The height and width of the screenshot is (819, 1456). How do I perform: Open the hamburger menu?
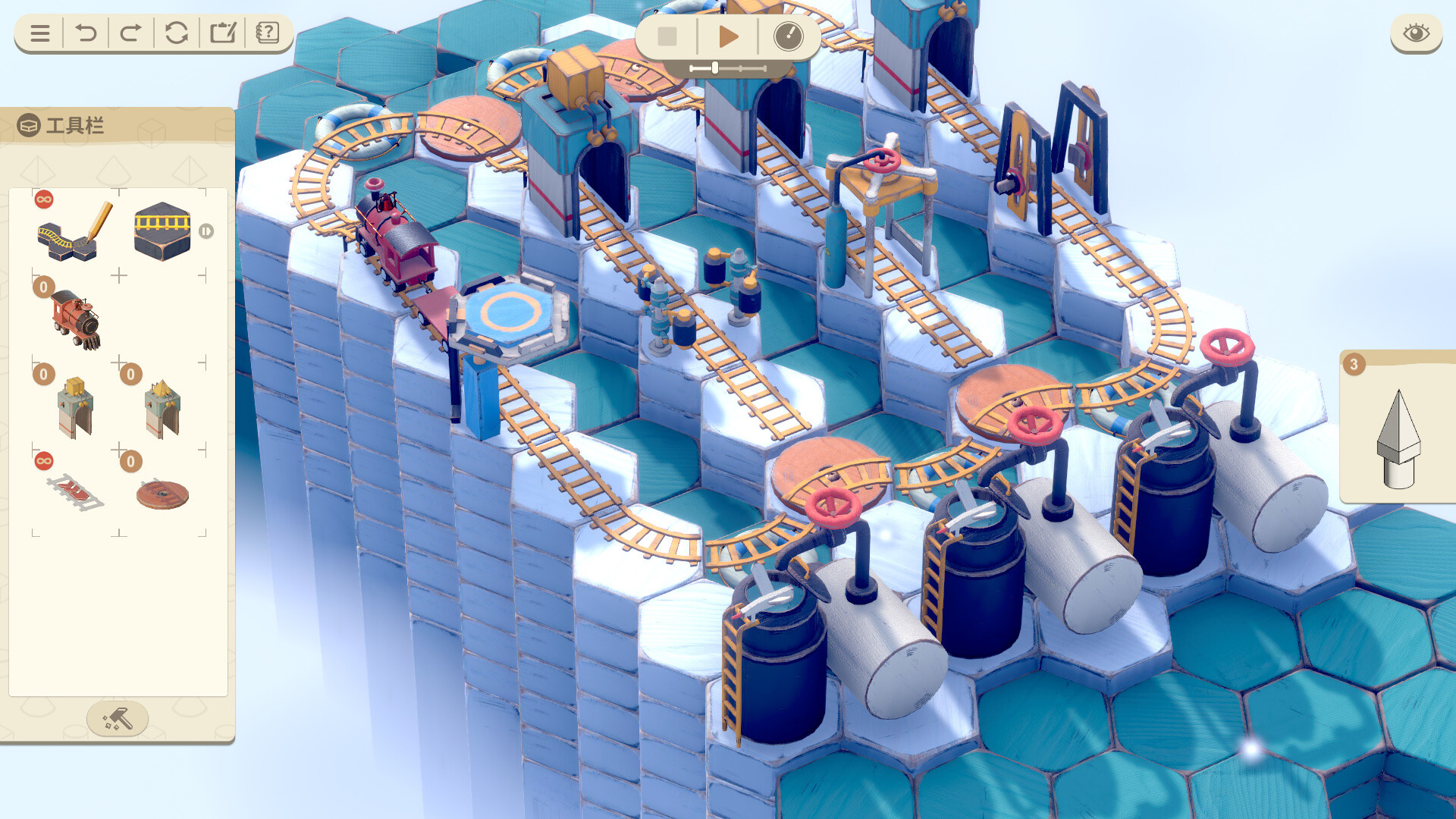[x=39, y=33]
